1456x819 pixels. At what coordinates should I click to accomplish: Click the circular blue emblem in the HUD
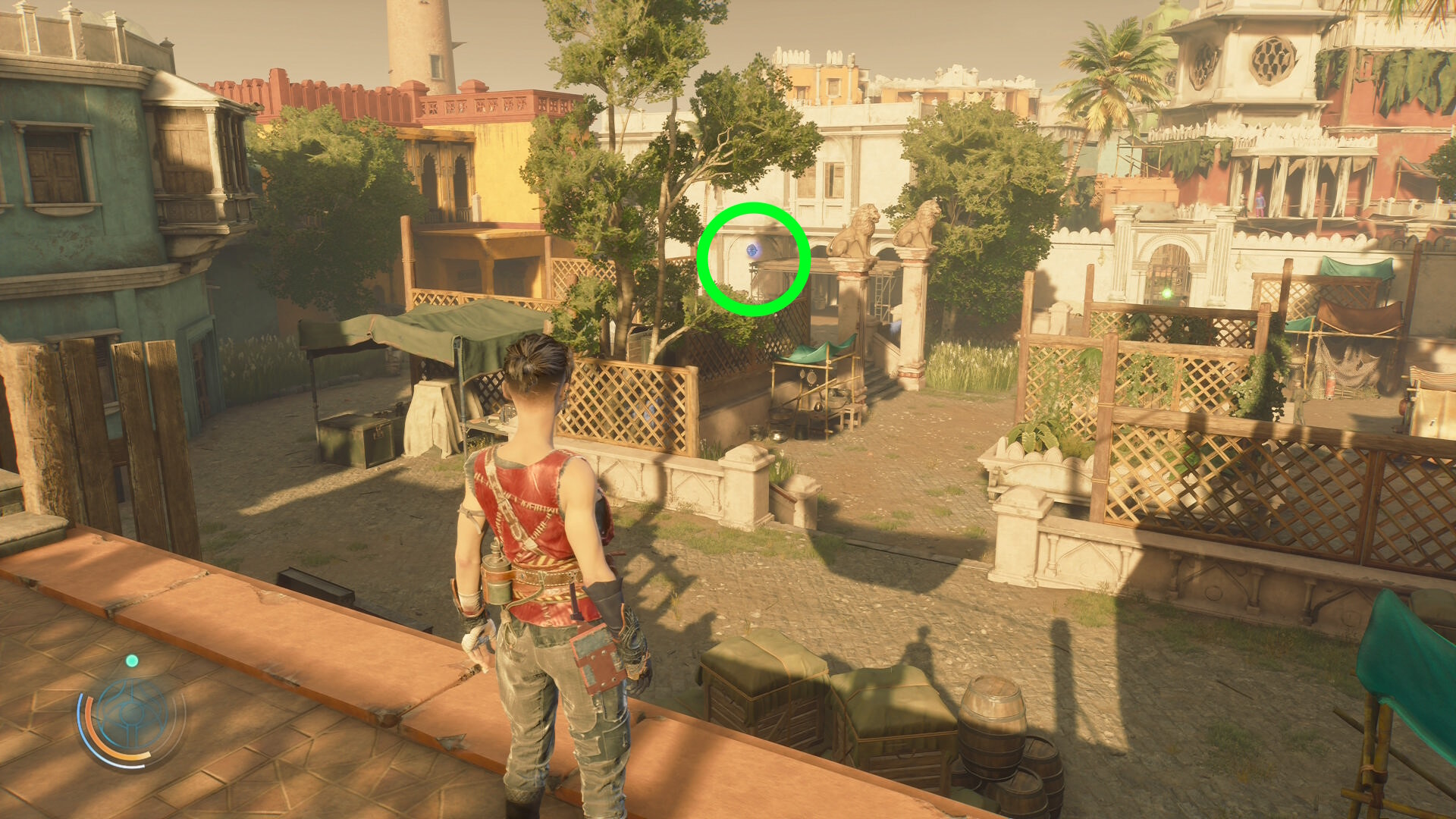point(131,715)
